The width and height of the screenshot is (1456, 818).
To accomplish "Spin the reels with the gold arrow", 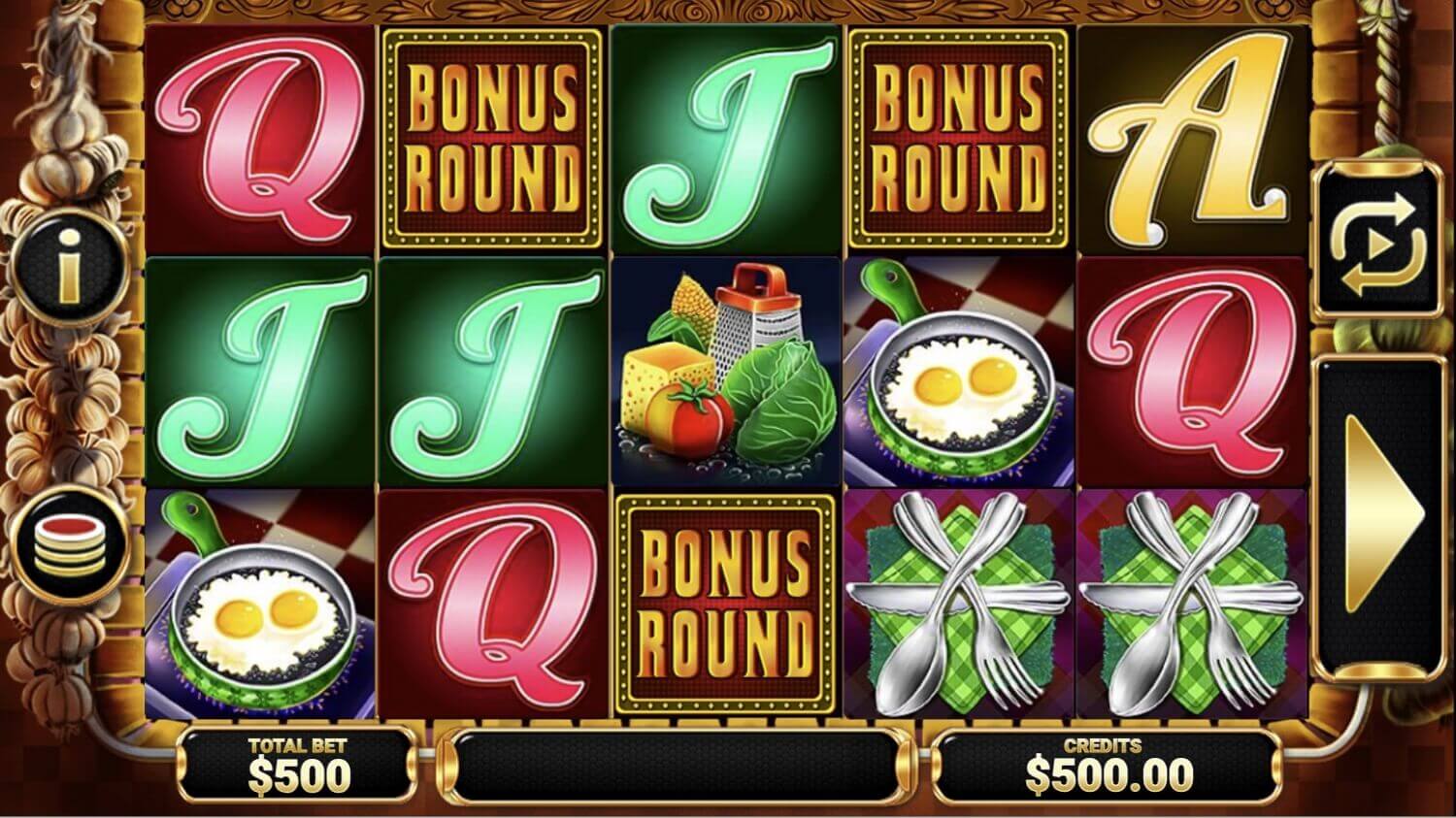I will click(x=1376, y=516).
